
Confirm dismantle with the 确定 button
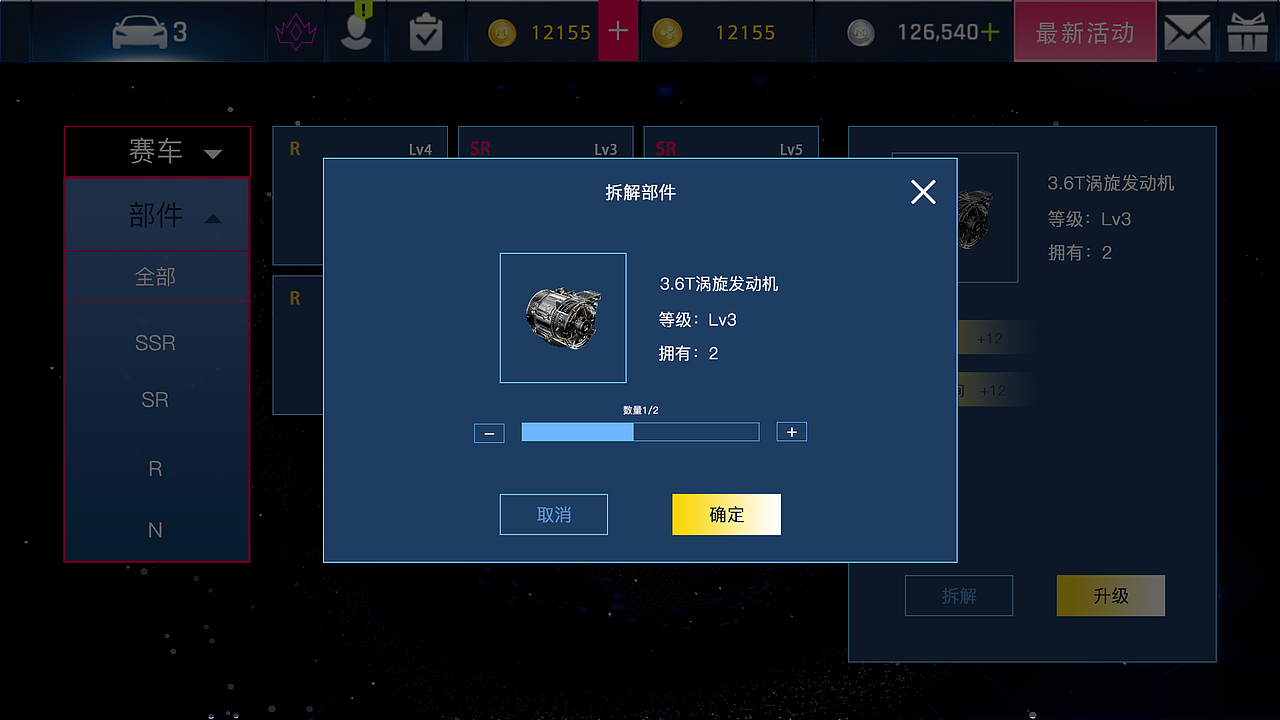coord(726,514)
